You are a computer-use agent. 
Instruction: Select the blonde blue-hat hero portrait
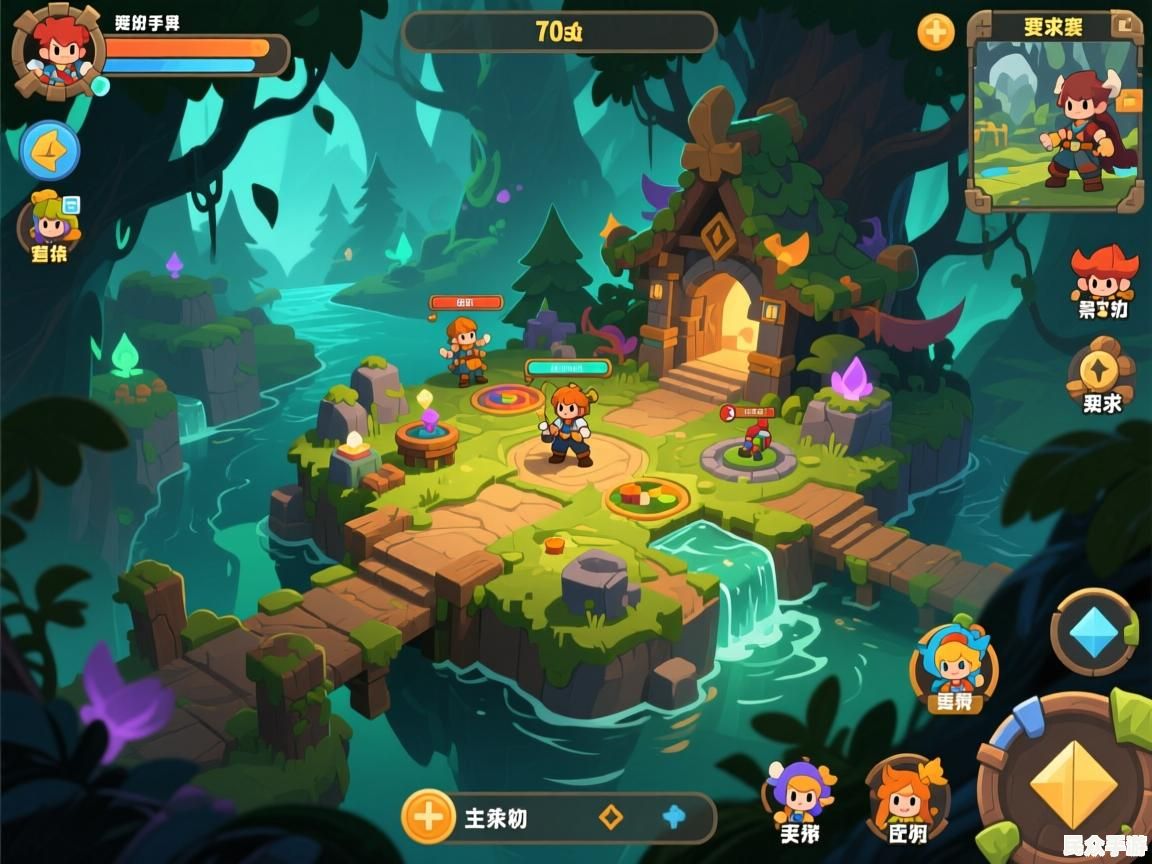tap(954, 664)
